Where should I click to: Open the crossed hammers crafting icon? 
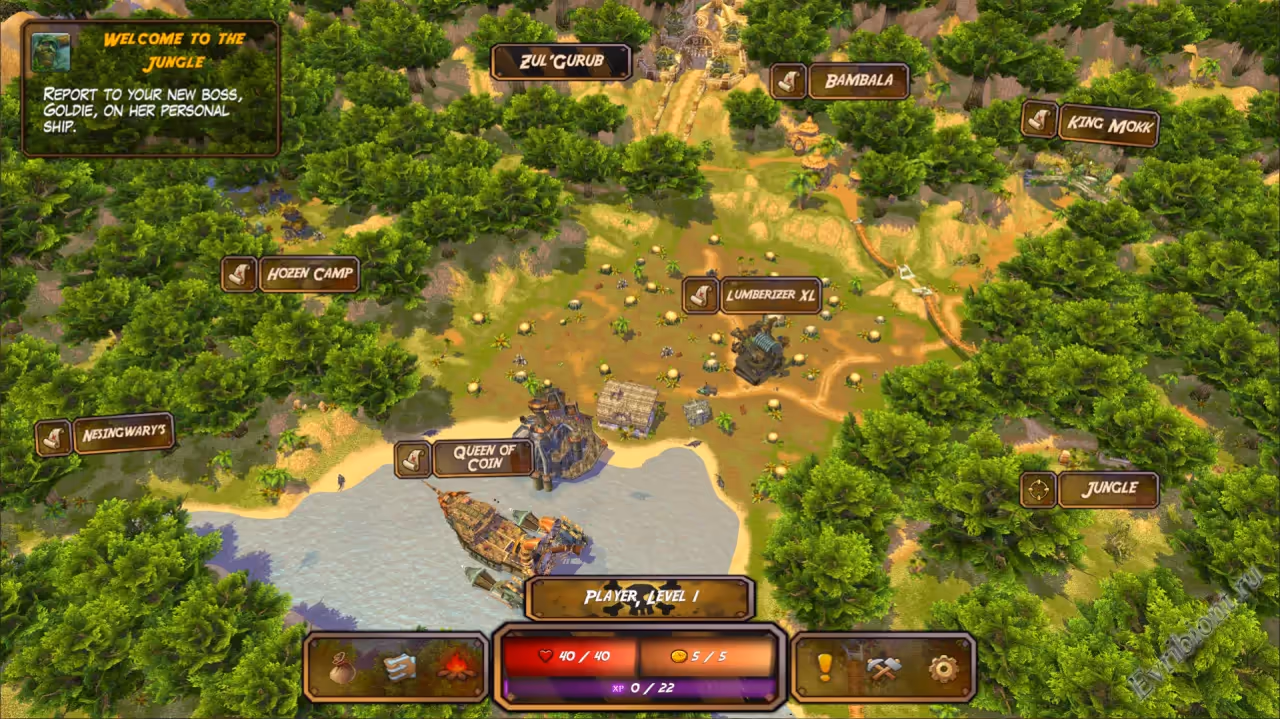(x=884, y=667)
